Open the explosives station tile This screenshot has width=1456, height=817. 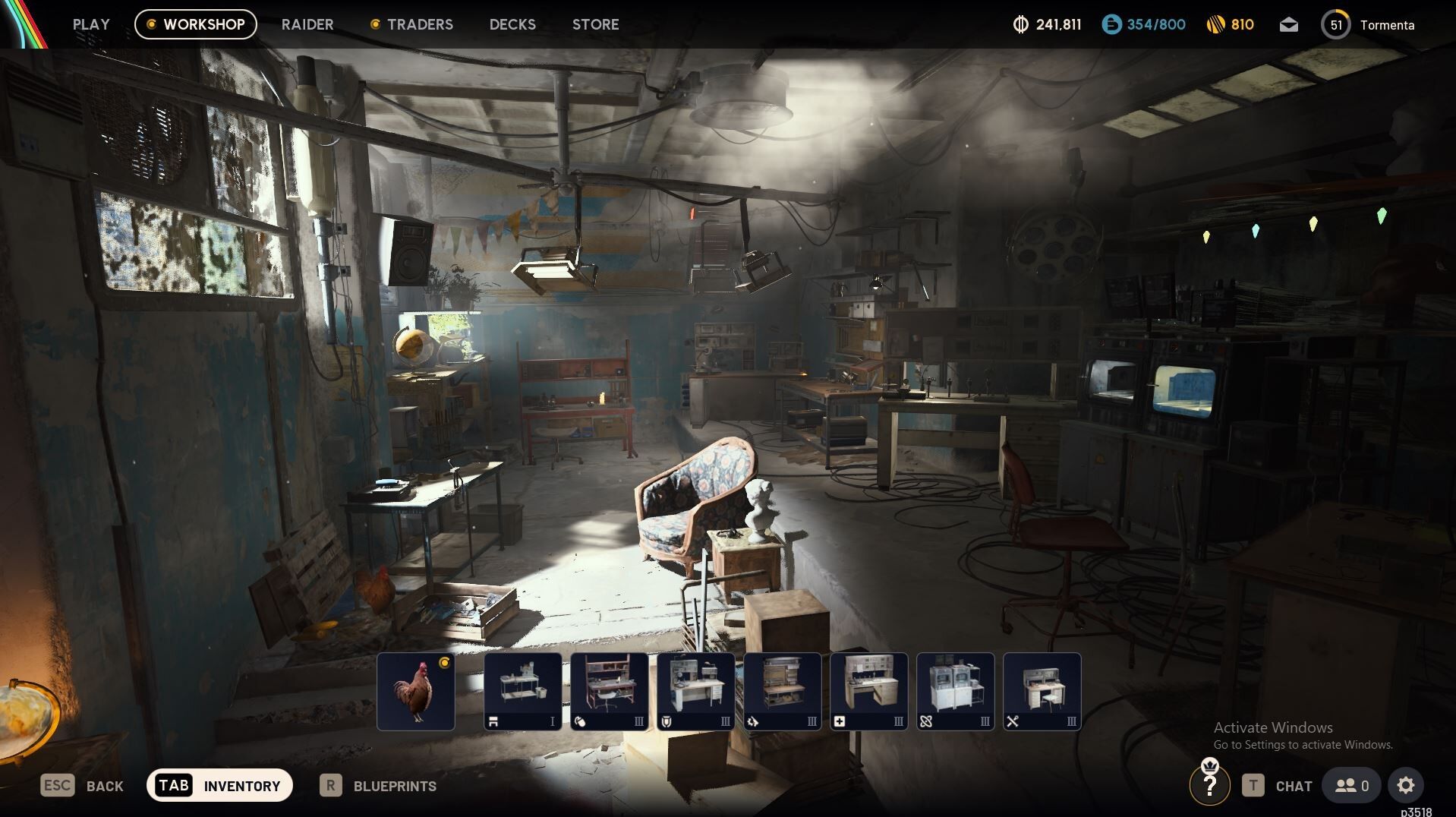tap(783, 692)
